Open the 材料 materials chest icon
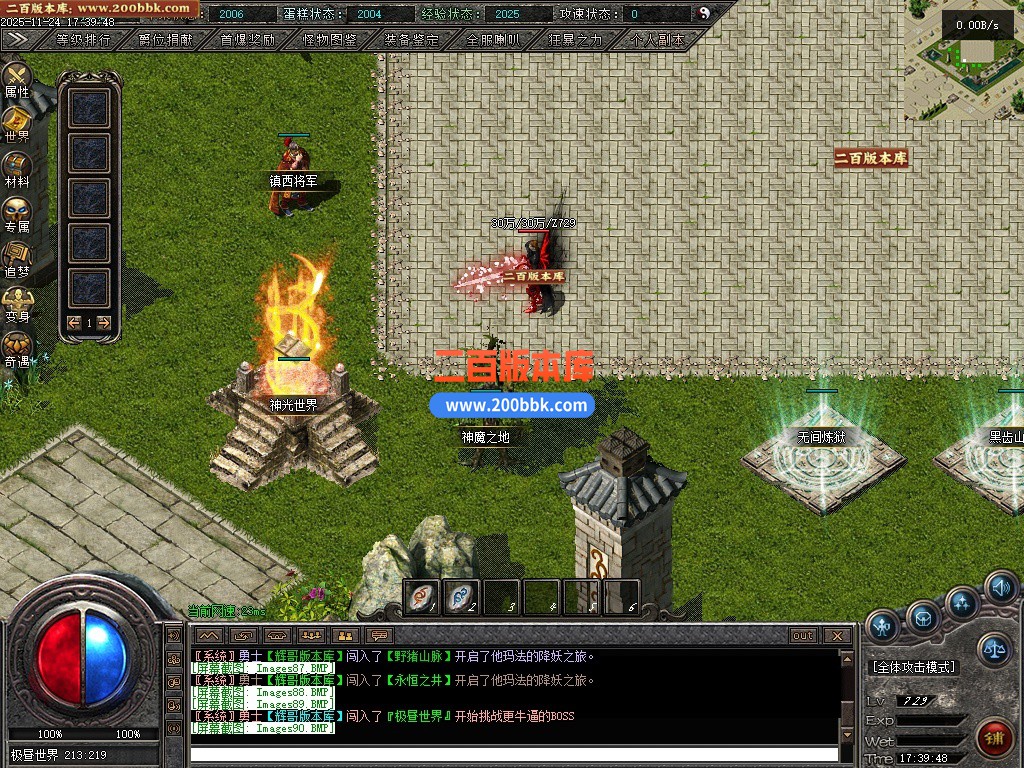This screenshot has height=768, width=1024. pos(17,169)
